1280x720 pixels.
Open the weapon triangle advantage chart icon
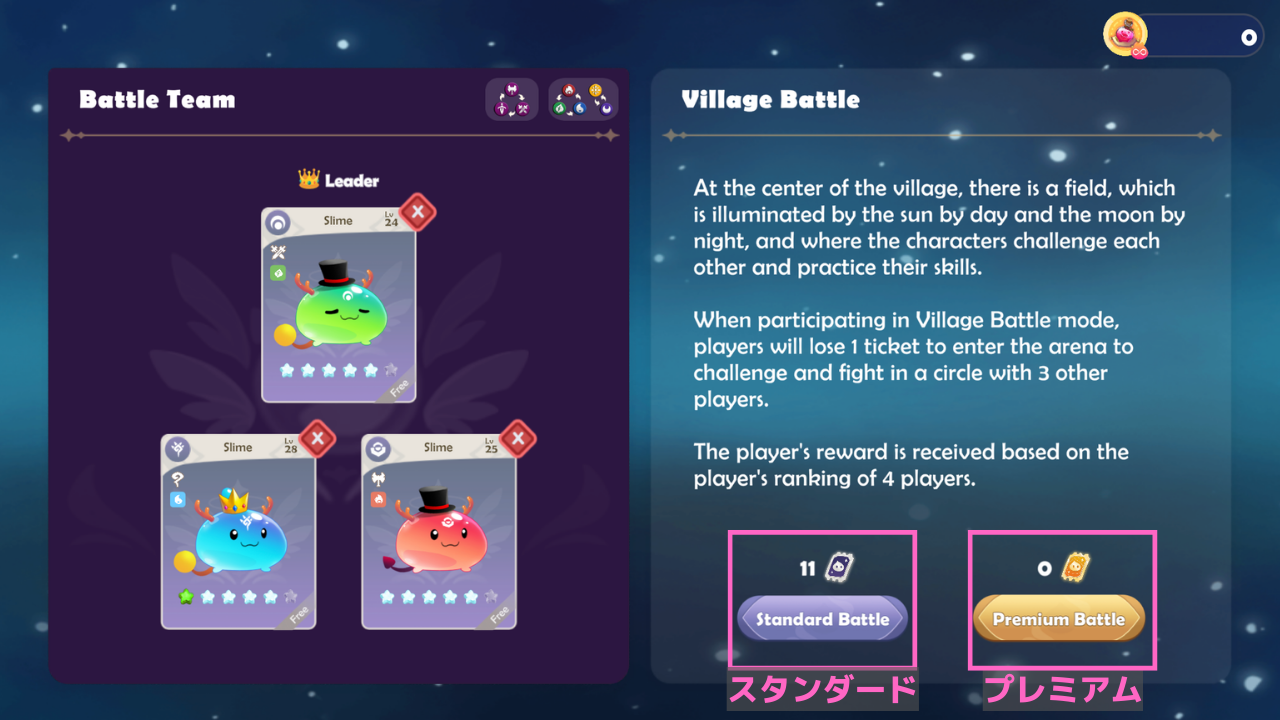(x=512, y=100)
